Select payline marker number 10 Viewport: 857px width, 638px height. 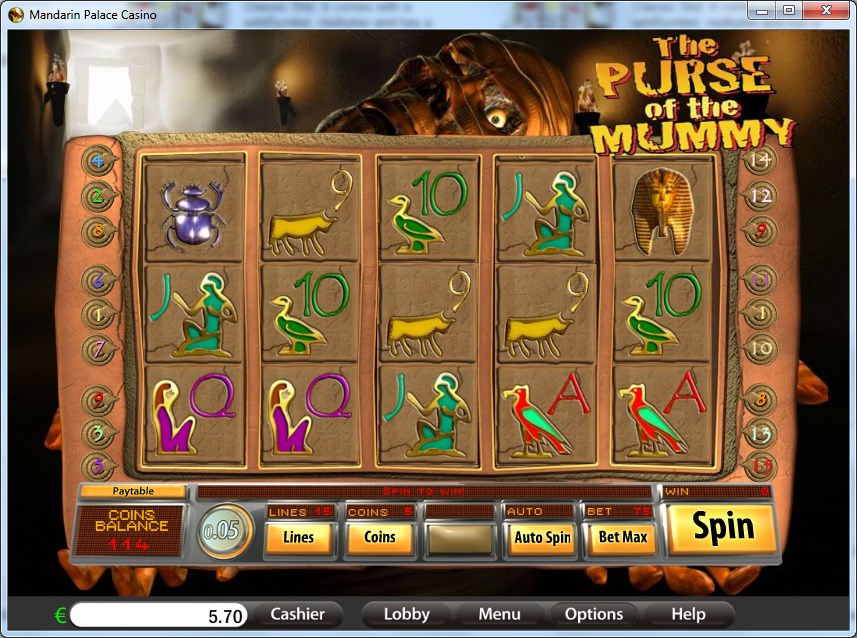760,348
